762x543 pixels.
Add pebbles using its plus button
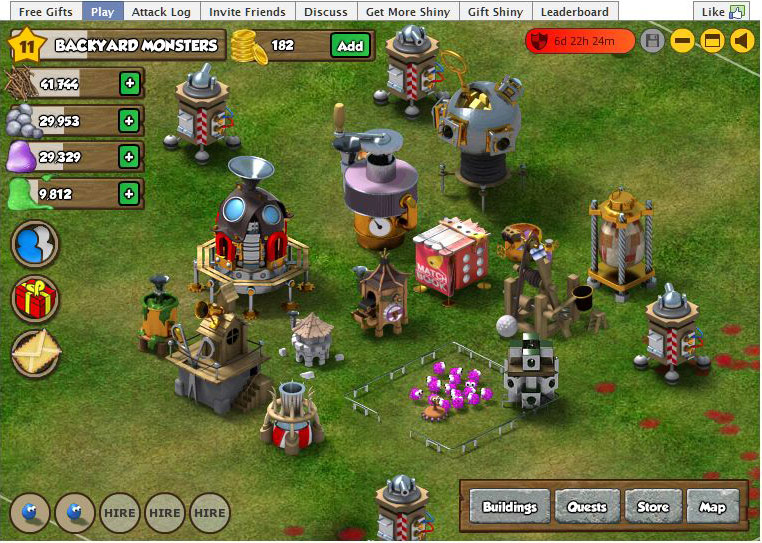pyautogui.click(x=129, y=121)
